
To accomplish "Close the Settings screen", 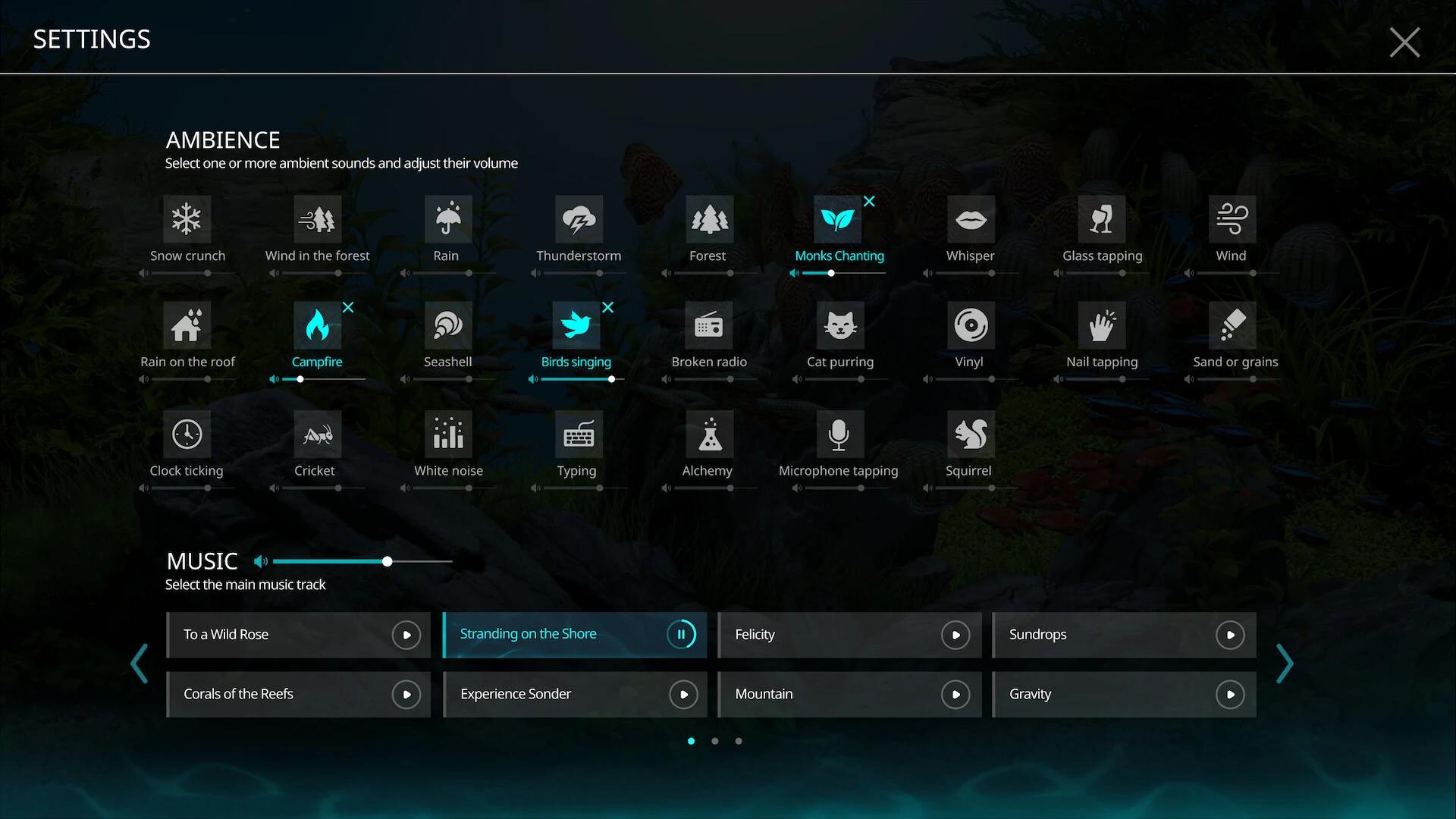I will (1404, 42).
